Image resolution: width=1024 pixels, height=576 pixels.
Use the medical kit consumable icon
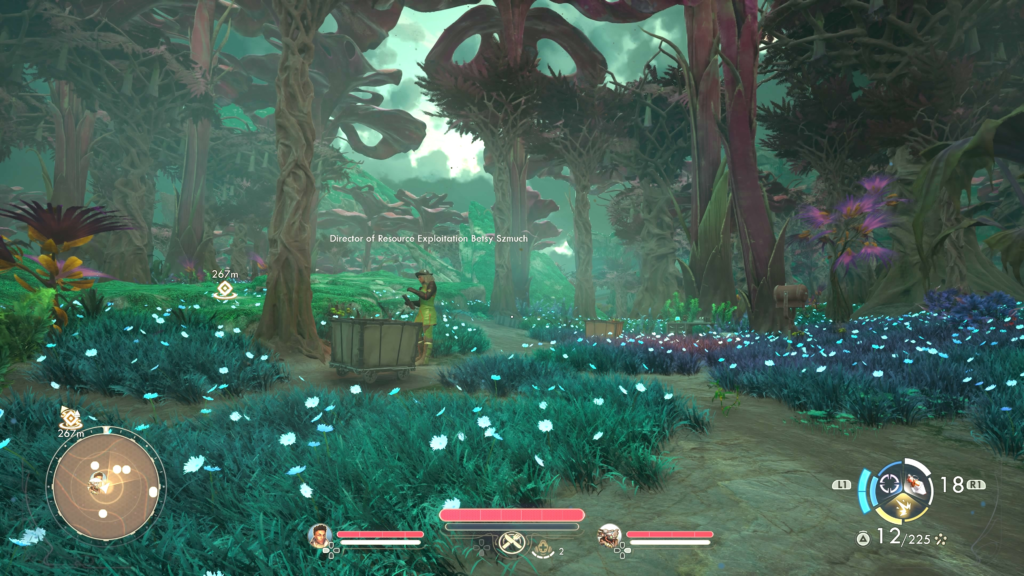point(542,548)
